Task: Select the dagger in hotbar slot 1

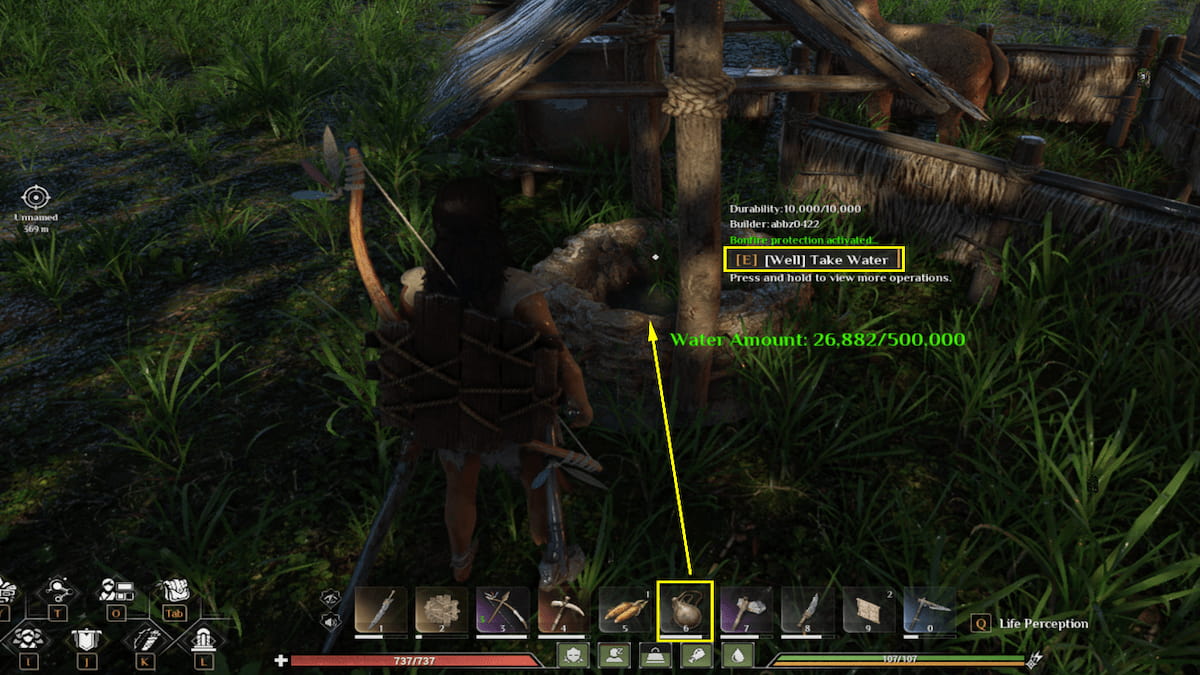Action: (381, 609)
